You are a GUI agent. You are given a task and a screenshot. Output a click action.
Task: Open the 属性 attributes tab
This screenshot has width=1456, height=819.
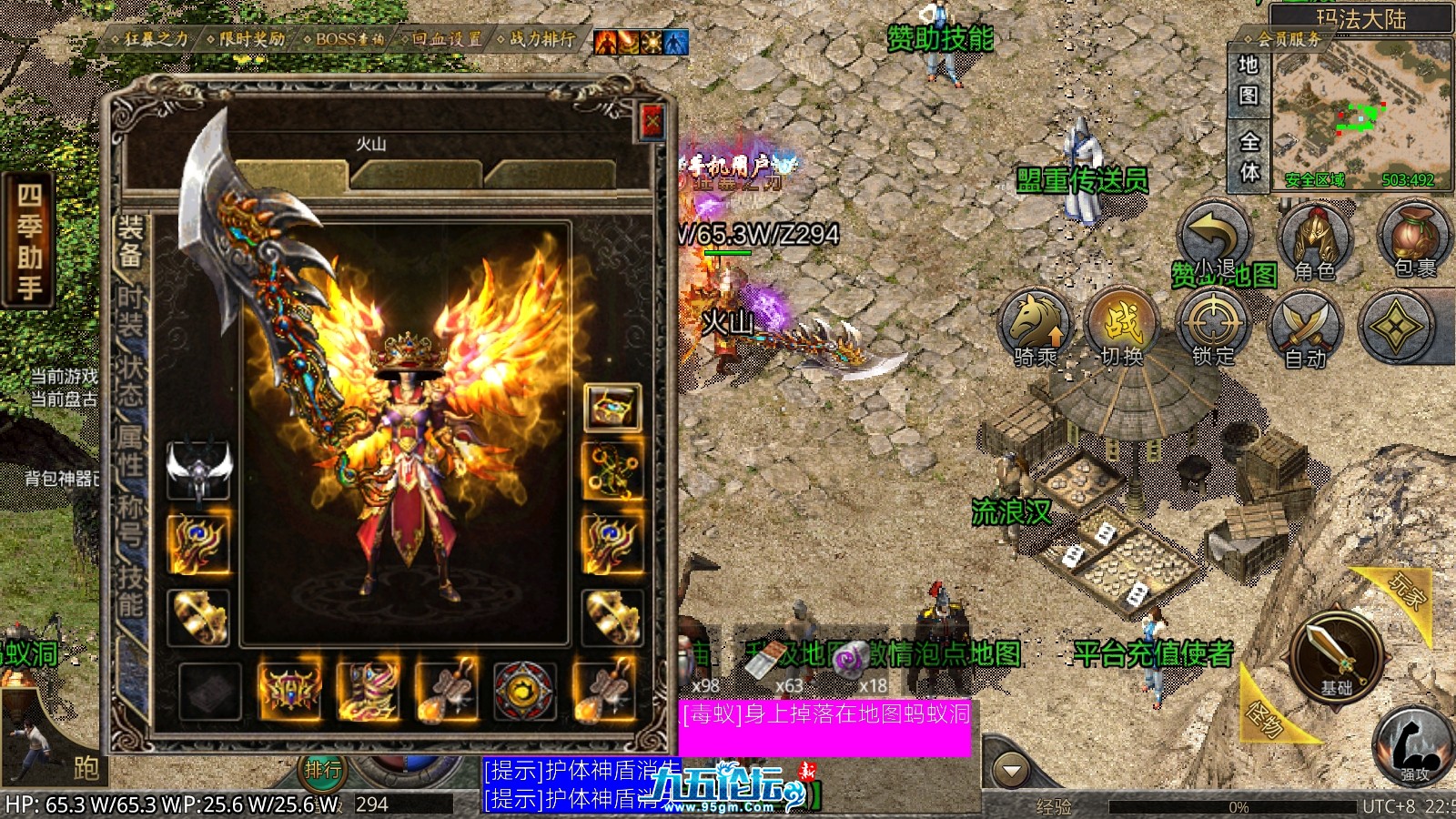tap(130, 450)
